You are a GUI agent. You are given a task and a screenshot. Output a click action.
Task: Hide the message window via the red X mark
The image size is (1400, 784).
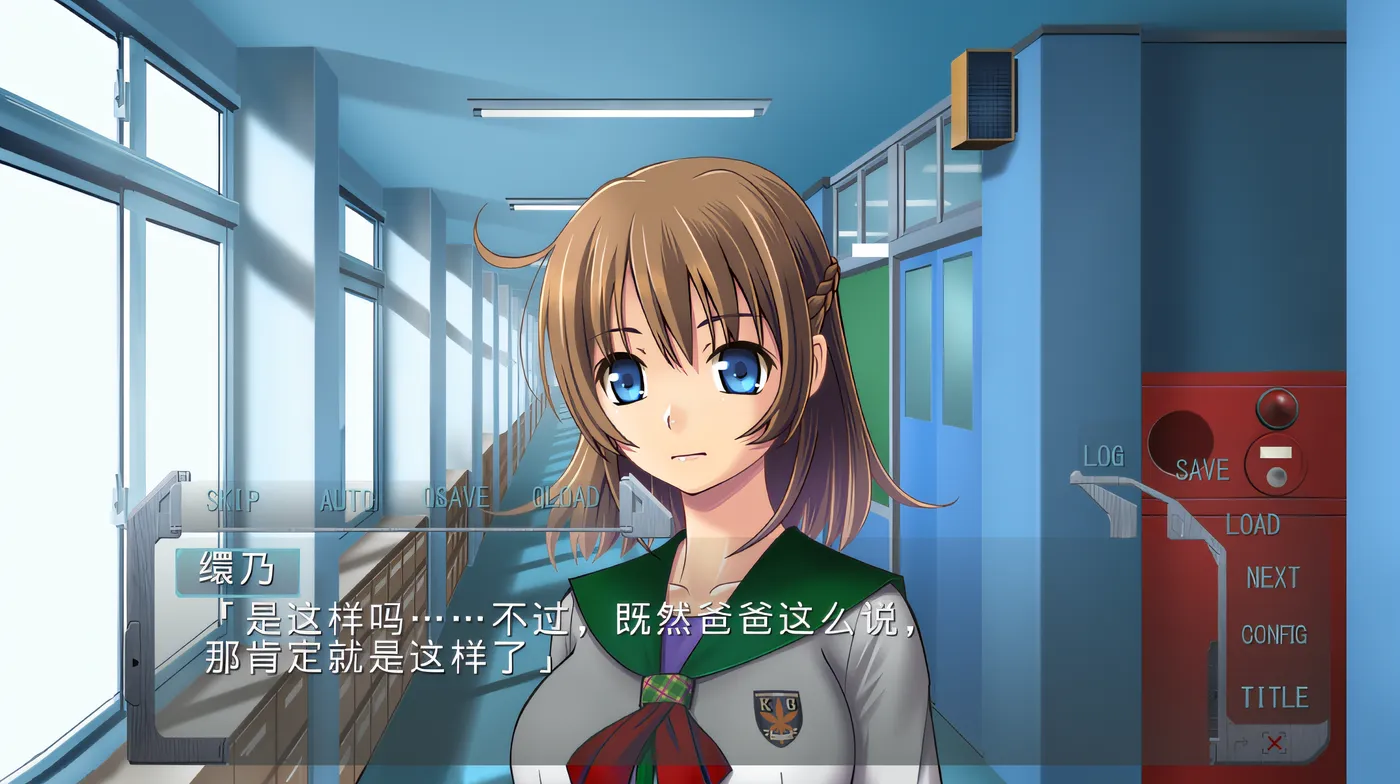point(1274,742)
